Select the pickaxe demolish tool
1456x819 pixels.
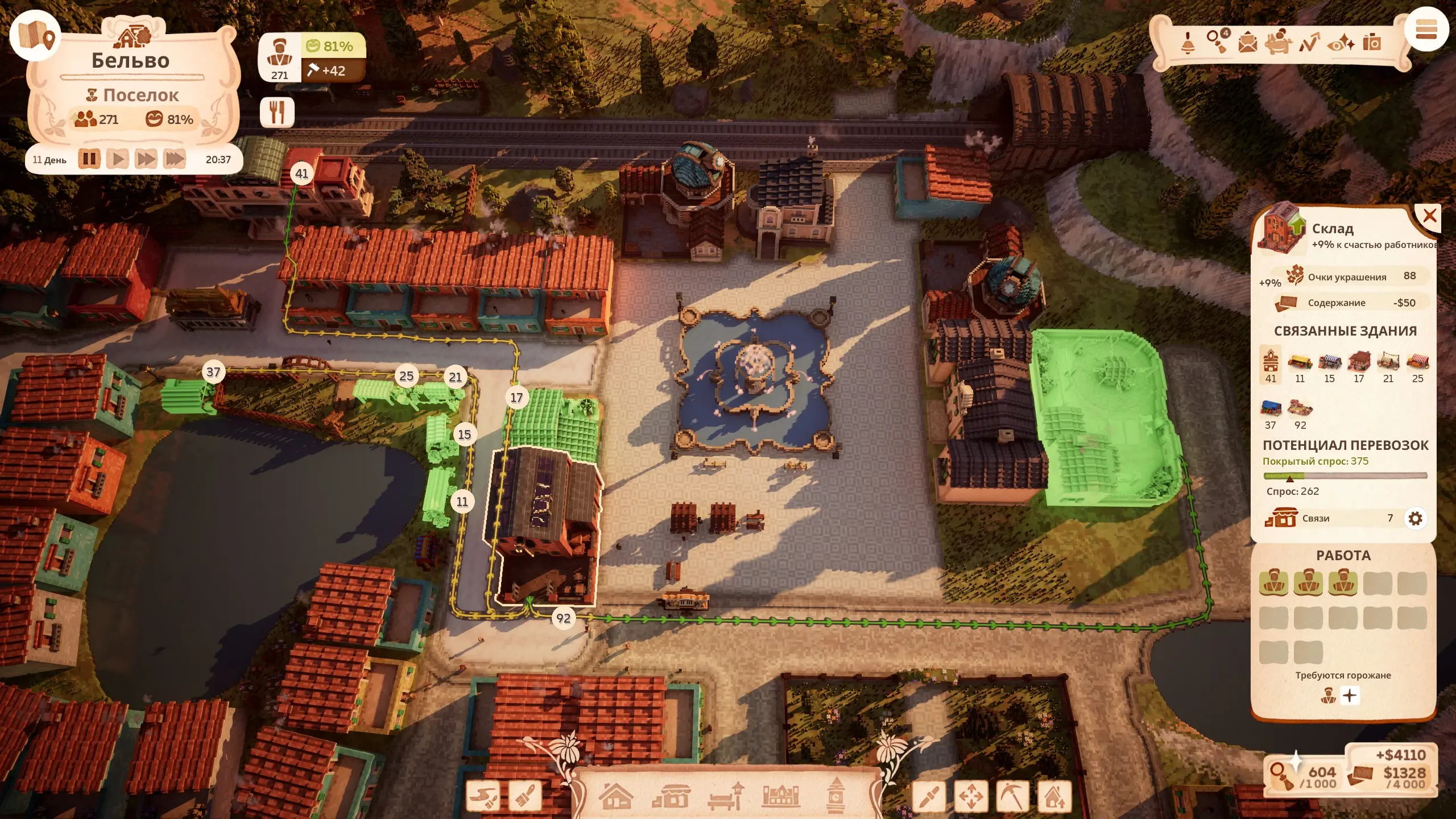click(x=1012, y=796)
